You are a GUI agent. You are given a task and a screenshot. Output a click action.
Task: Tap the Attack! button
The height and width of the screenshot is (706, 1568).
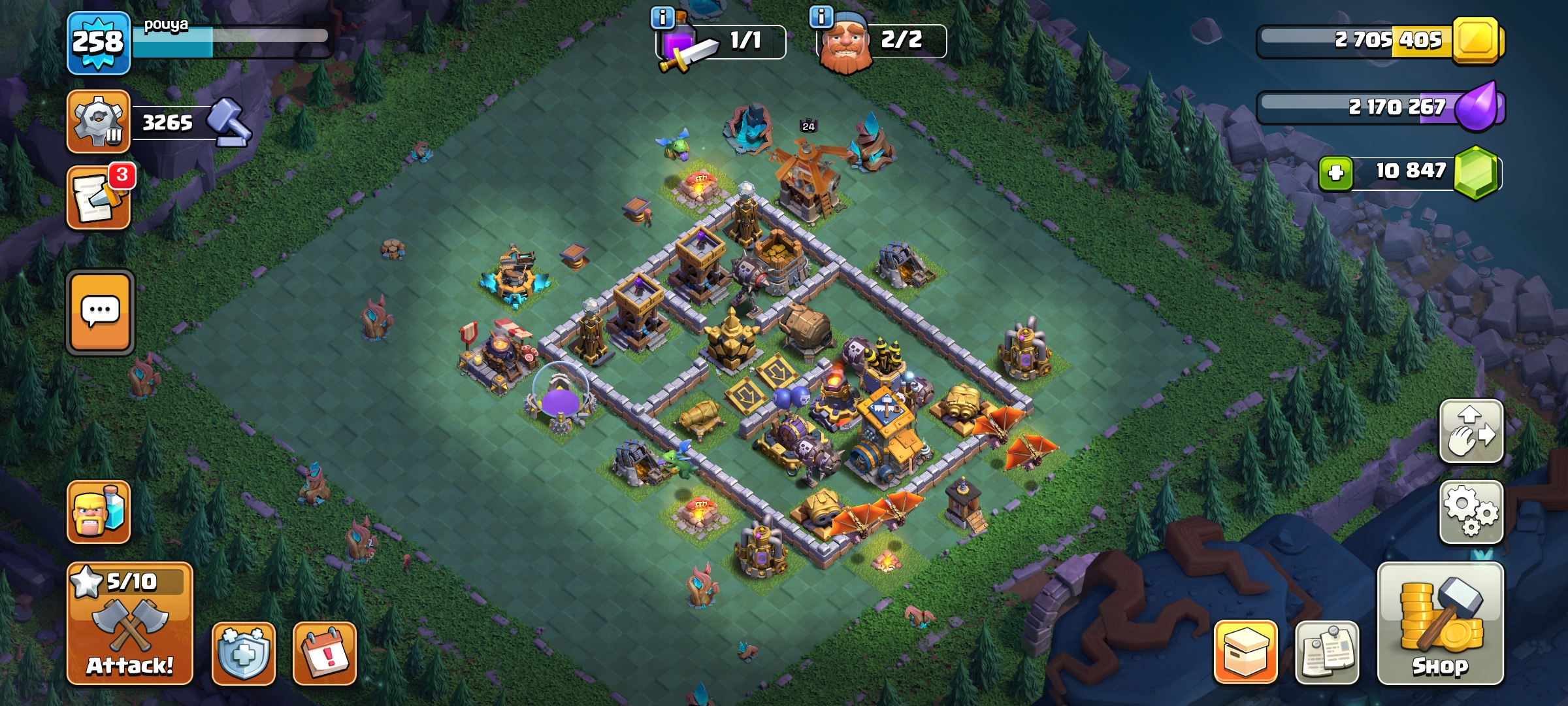click(x=129, y=624)
